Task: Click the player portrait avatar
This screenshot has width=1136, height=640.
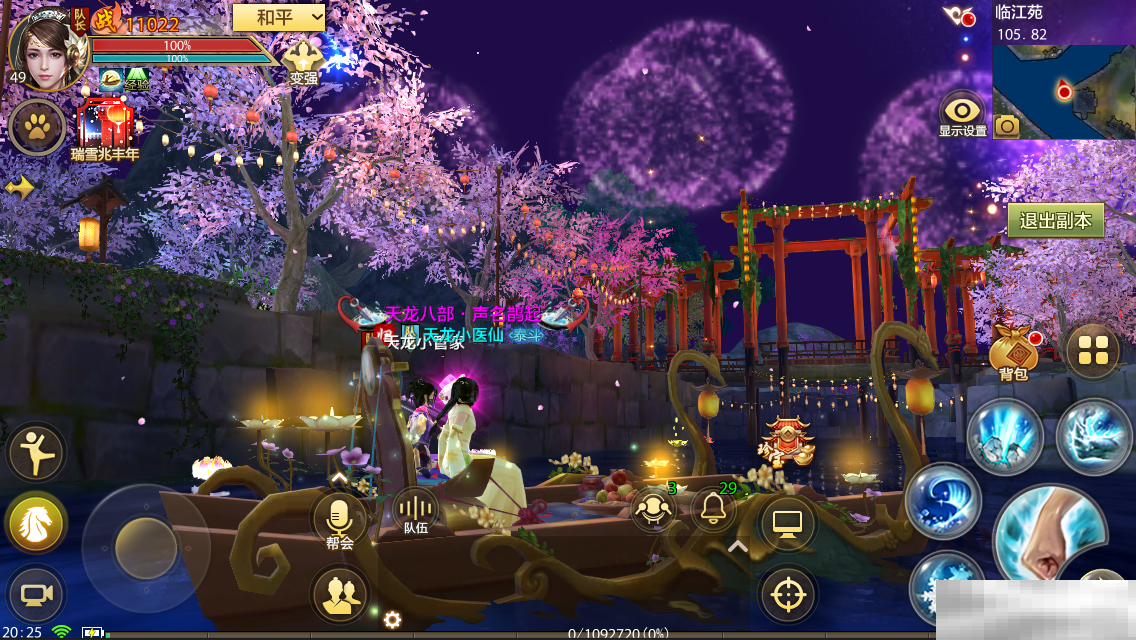Action: tap(45, 48)
